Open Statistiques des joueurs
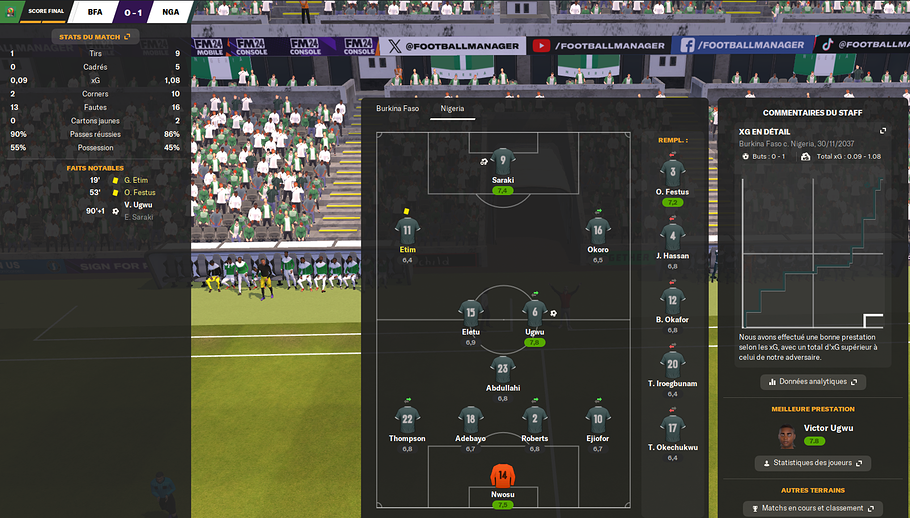This screenshot has width=910, height=518. 812,463
